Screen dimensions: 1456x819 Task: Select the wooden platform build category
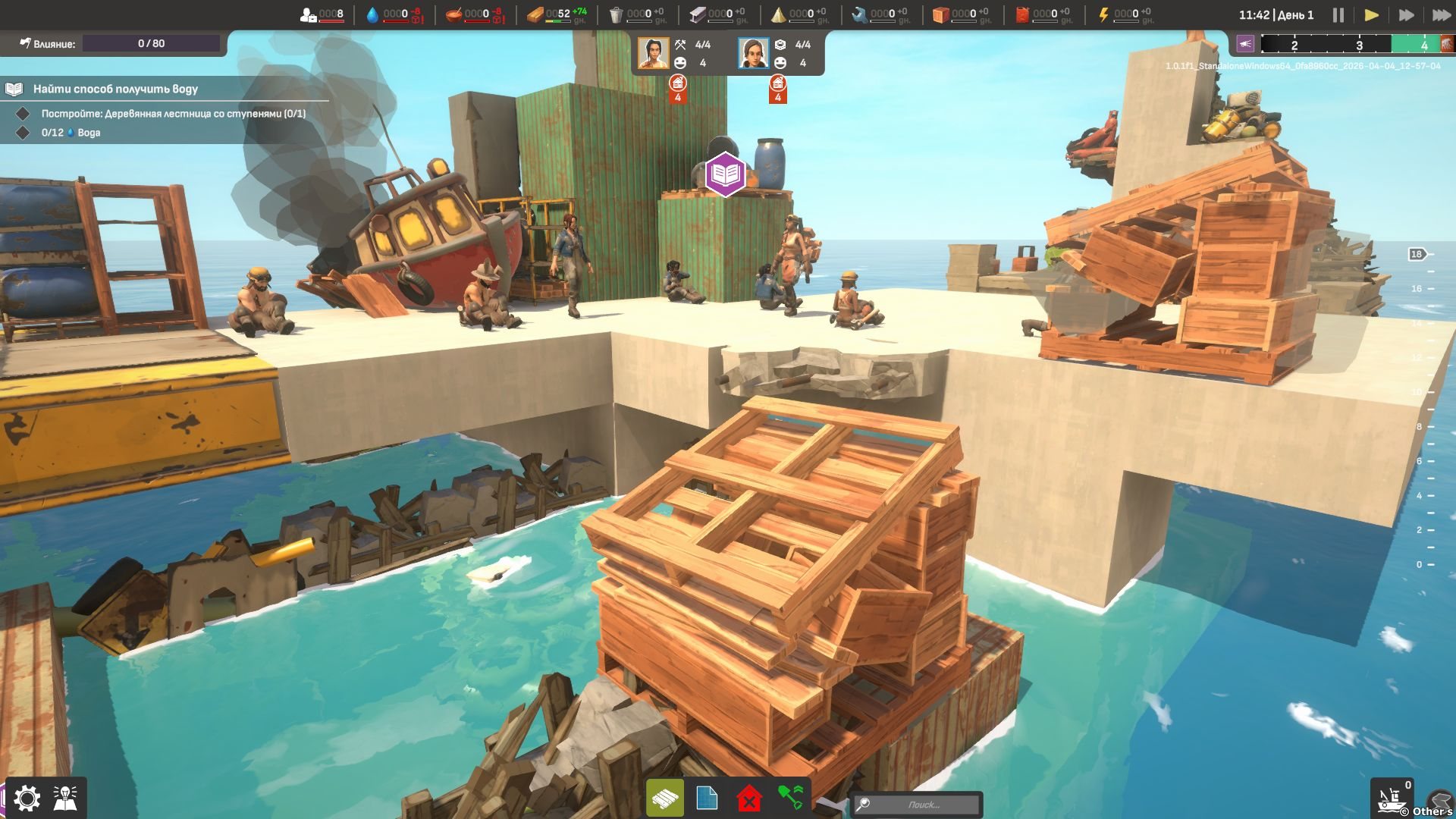665,799
